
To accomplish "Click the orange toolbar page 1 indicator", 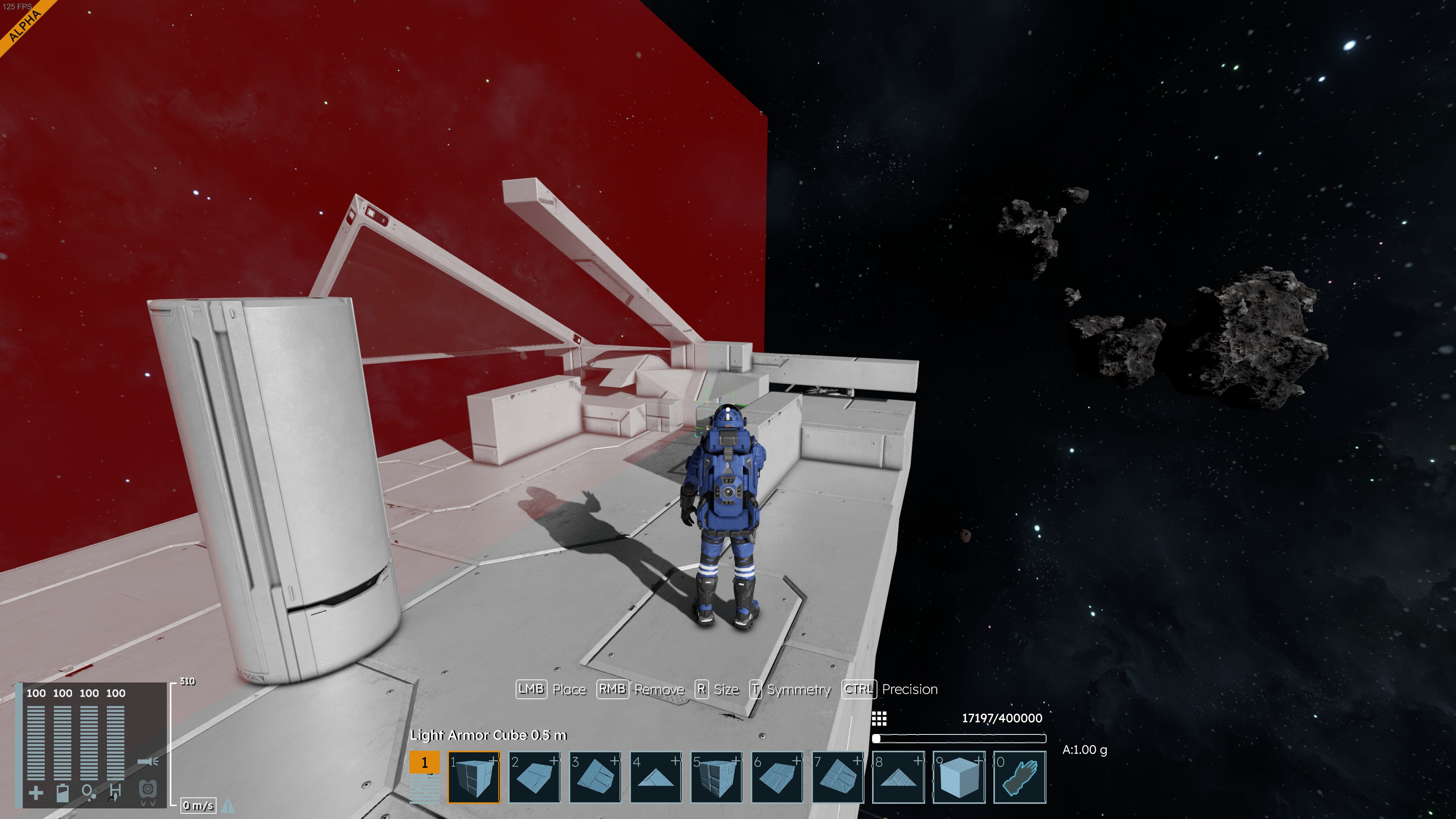I will (x=425, y=762).
